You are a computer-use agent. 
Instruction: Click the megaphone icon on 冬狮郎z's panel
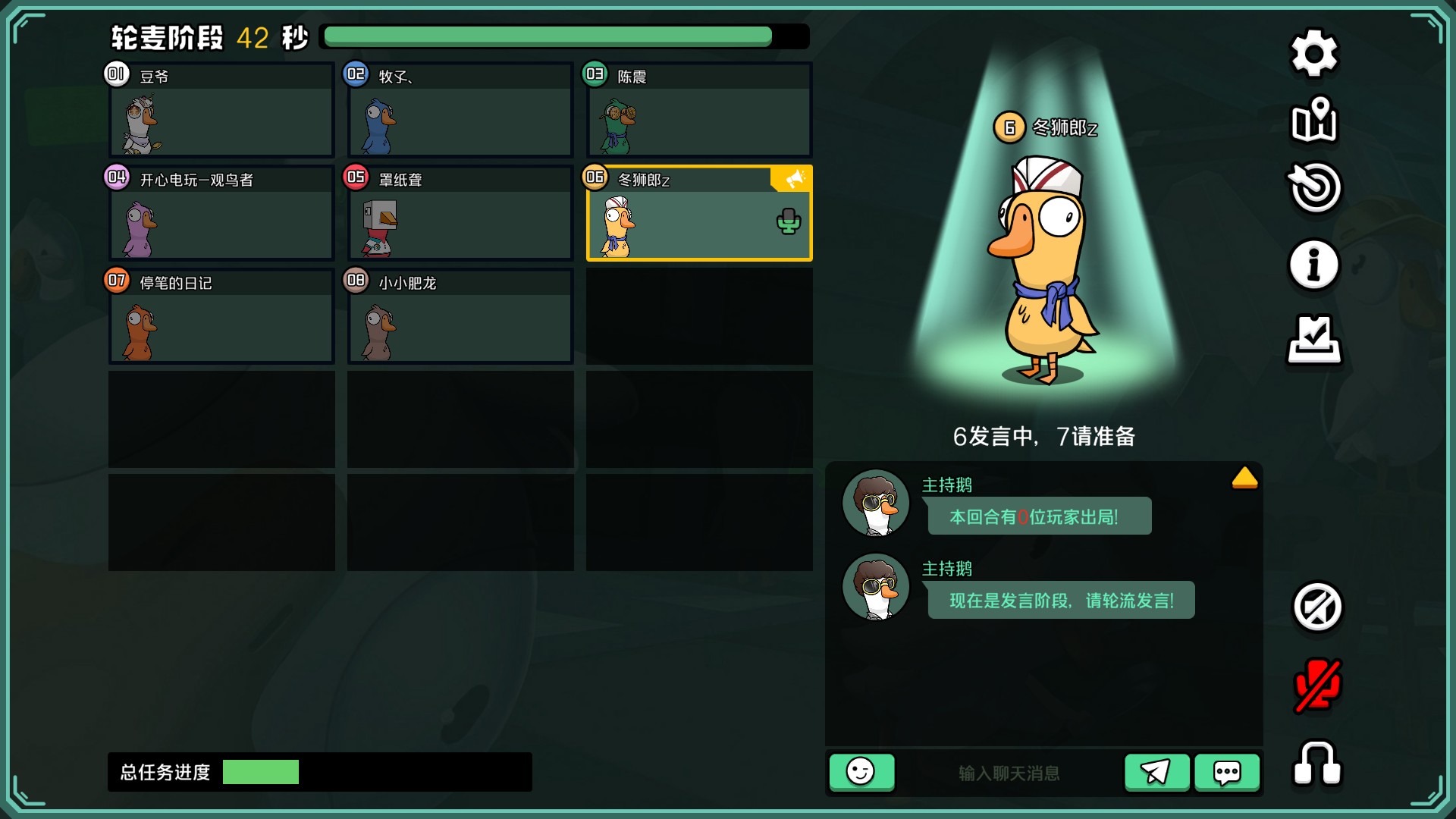pyautogui.click(x=791, y=180)
